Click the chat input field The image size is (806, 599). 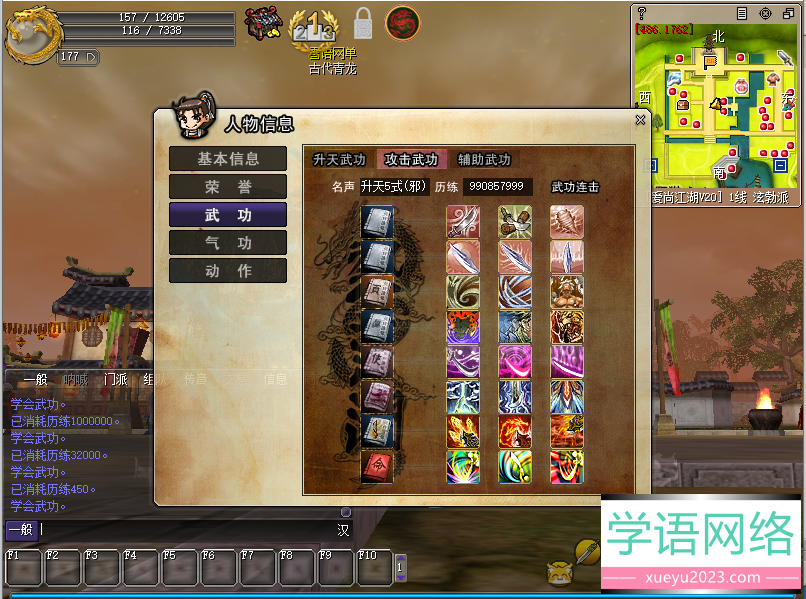coord(190,530)
